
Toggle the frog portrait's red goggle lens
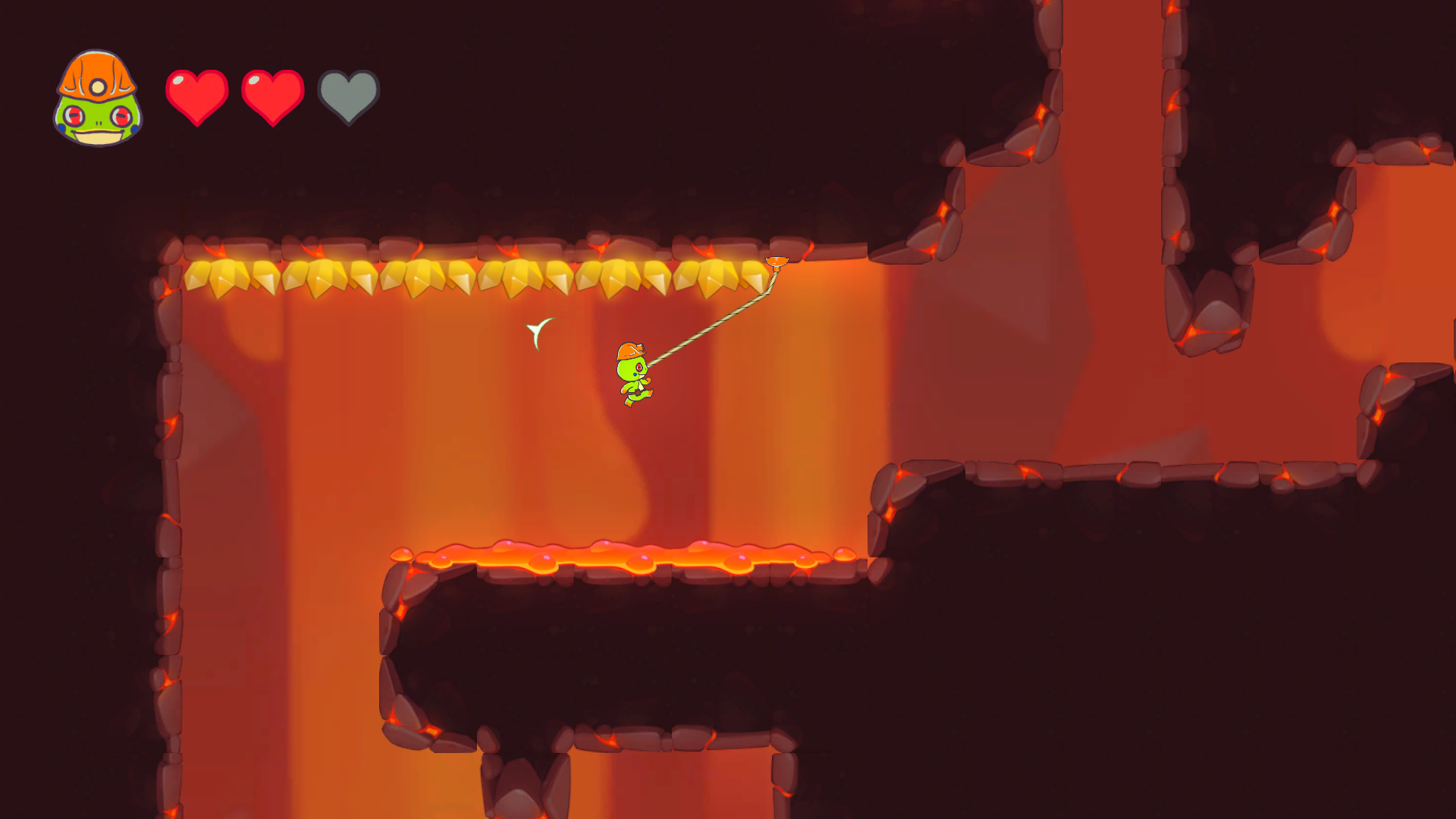74,116
